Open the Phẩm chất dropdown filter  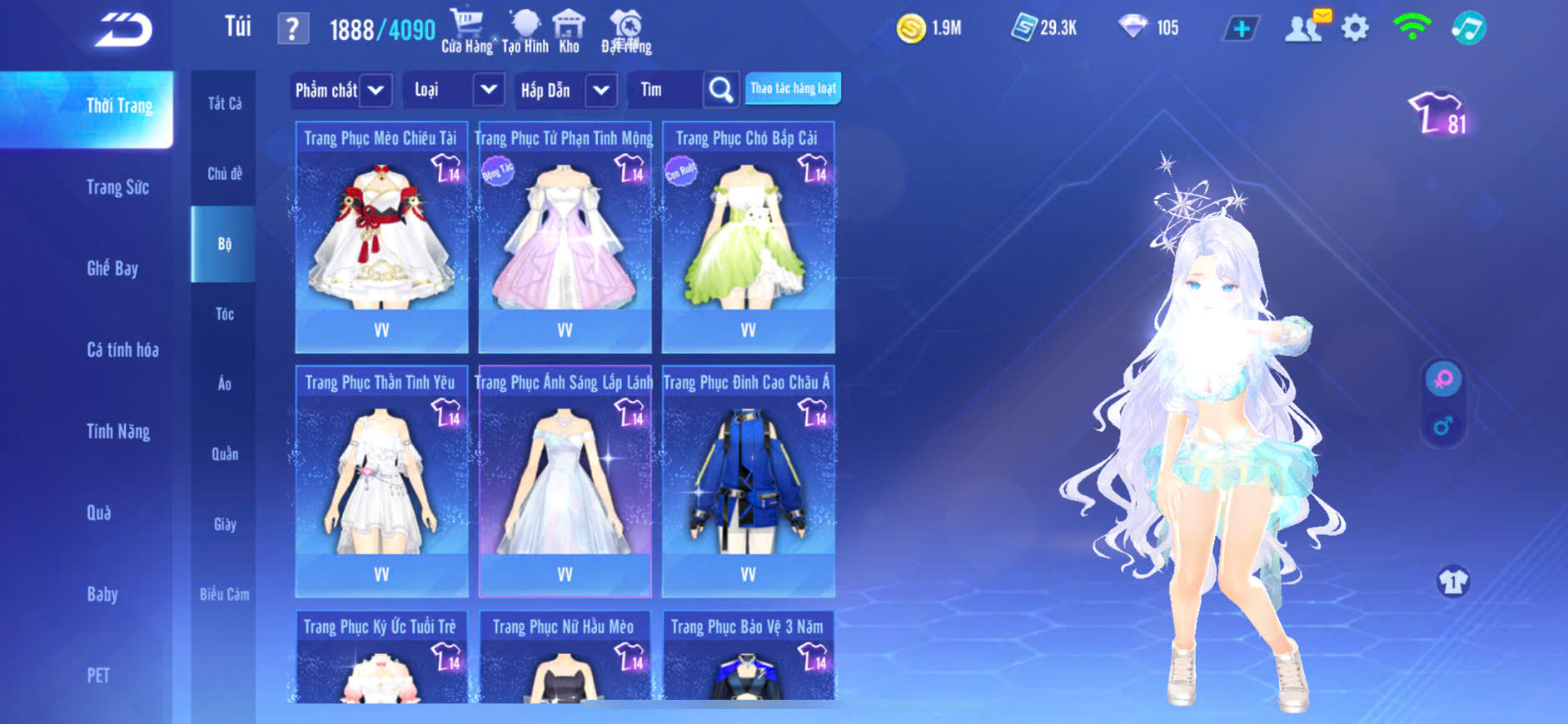click(x=341, y=90)
